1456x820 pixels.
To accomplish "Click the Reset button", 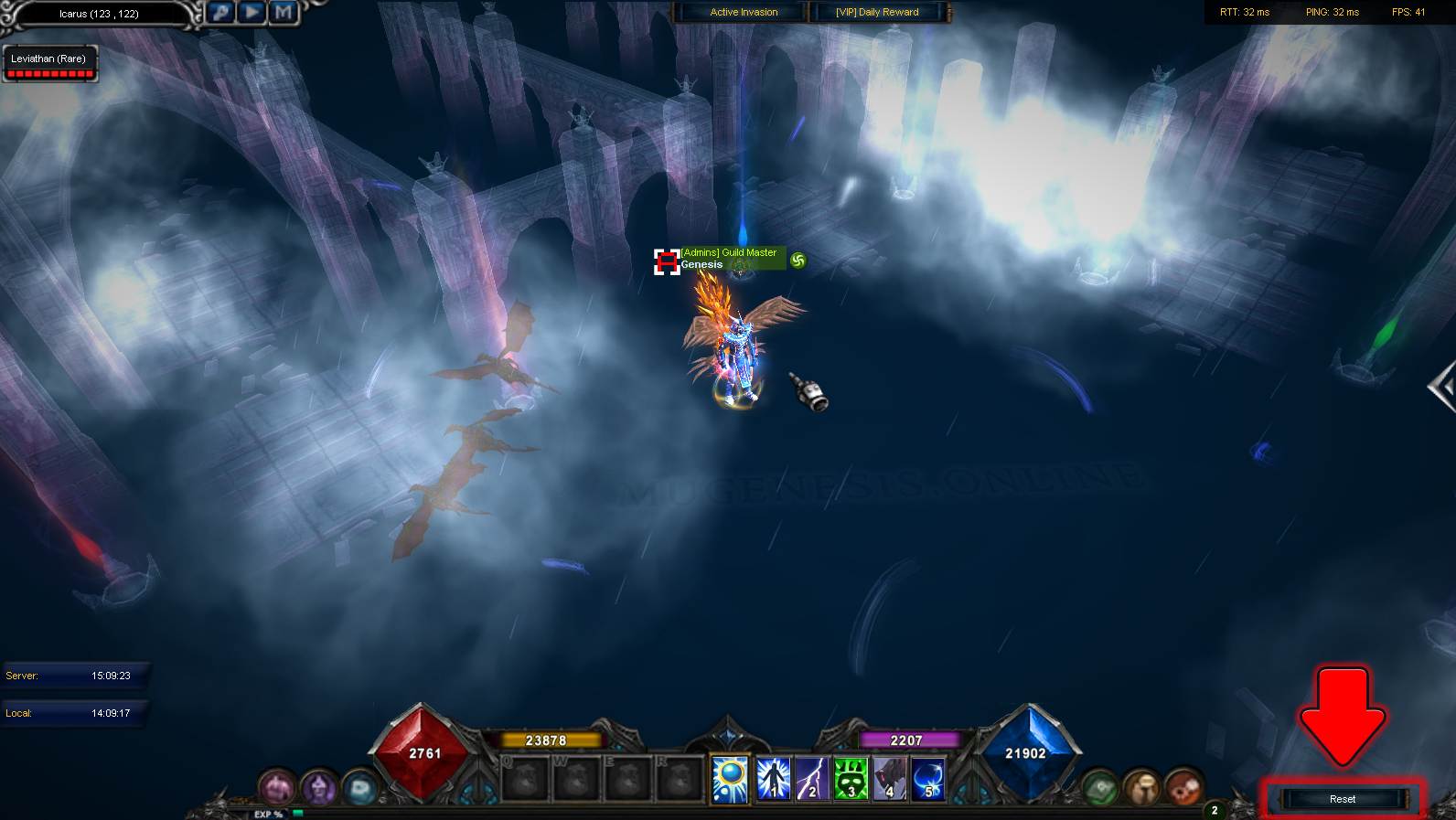I will click(x=1342, y=799).
